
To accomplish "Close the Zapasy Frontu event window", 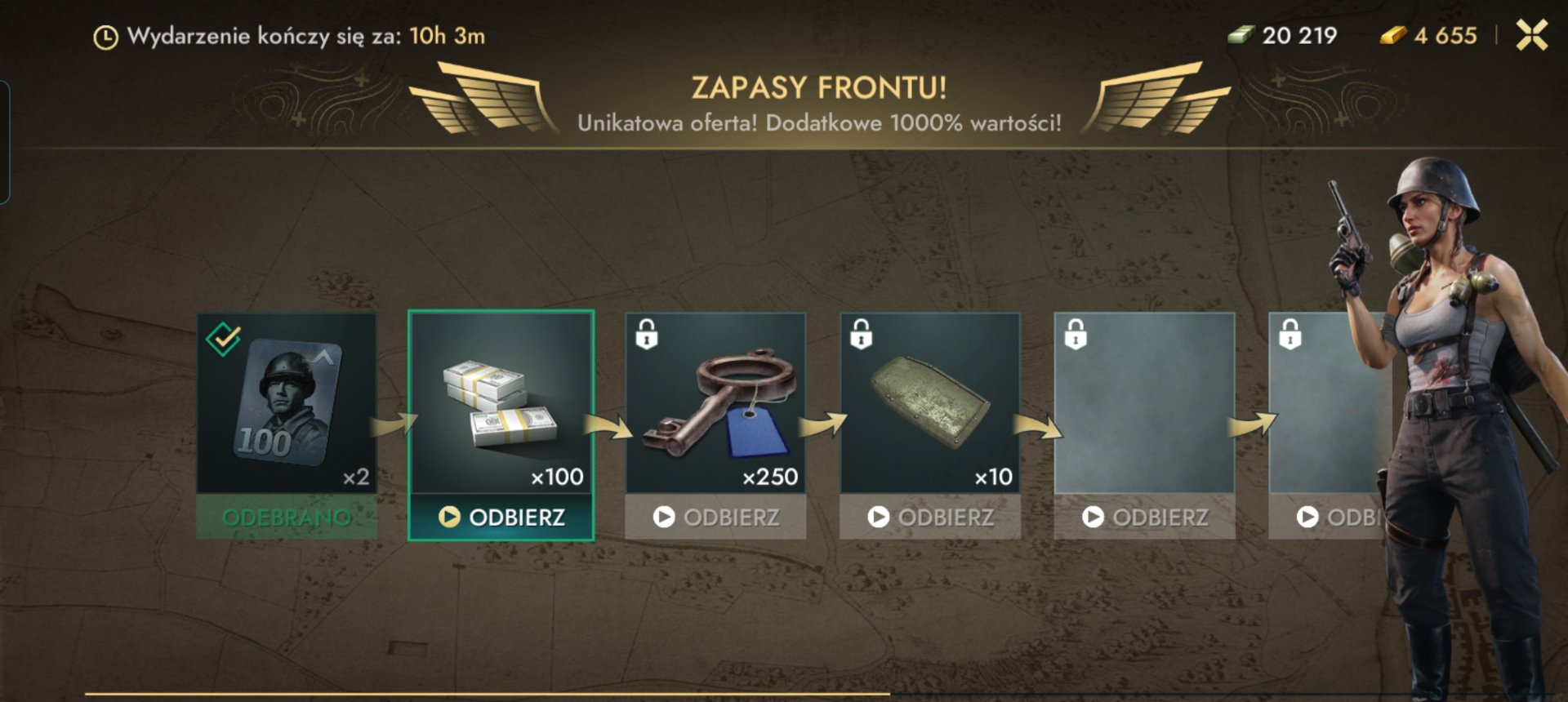I will tap(1531, 35).
